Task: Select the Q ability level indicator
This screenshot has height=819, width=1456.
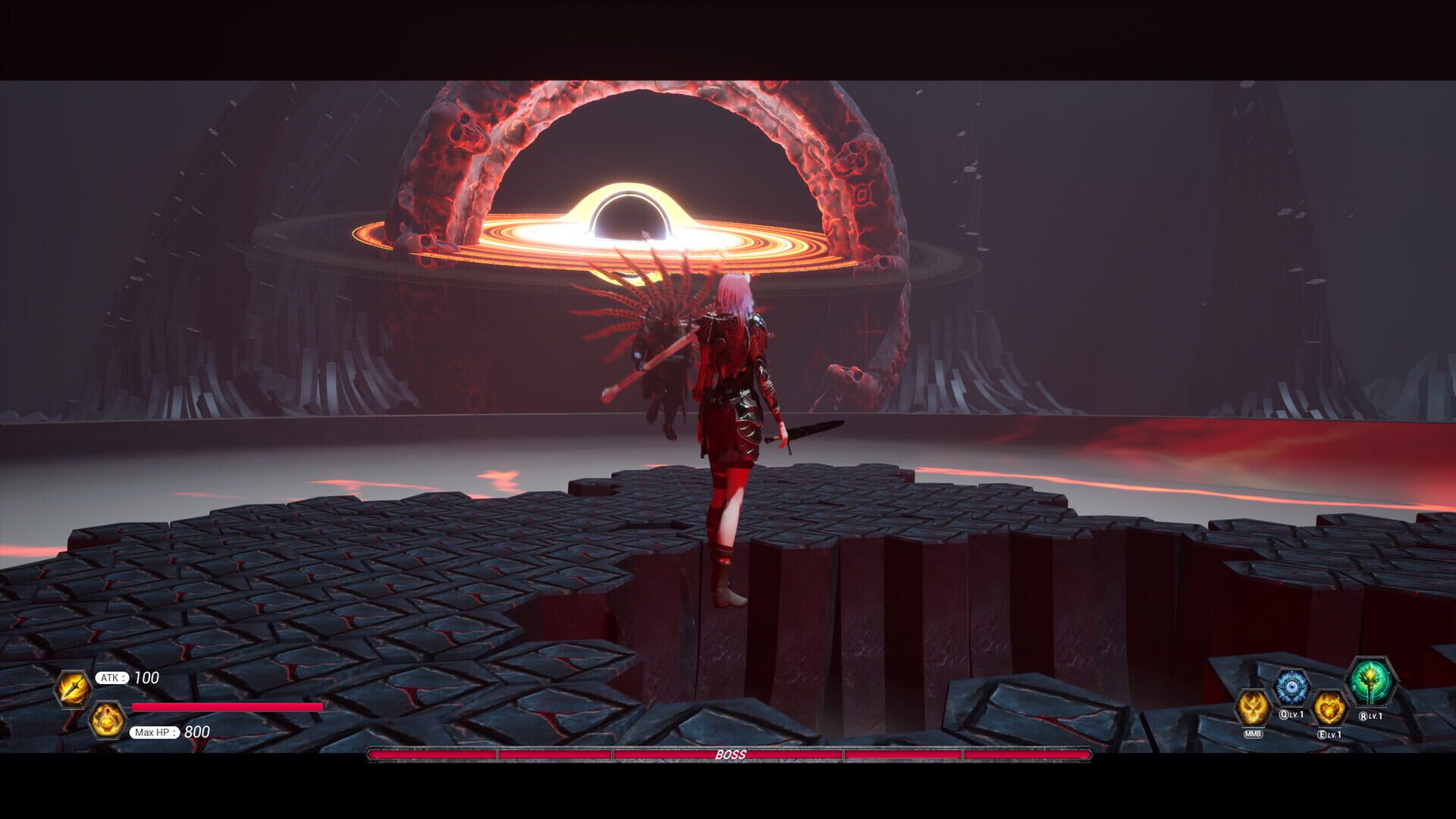Action: tap(1297, 714)
